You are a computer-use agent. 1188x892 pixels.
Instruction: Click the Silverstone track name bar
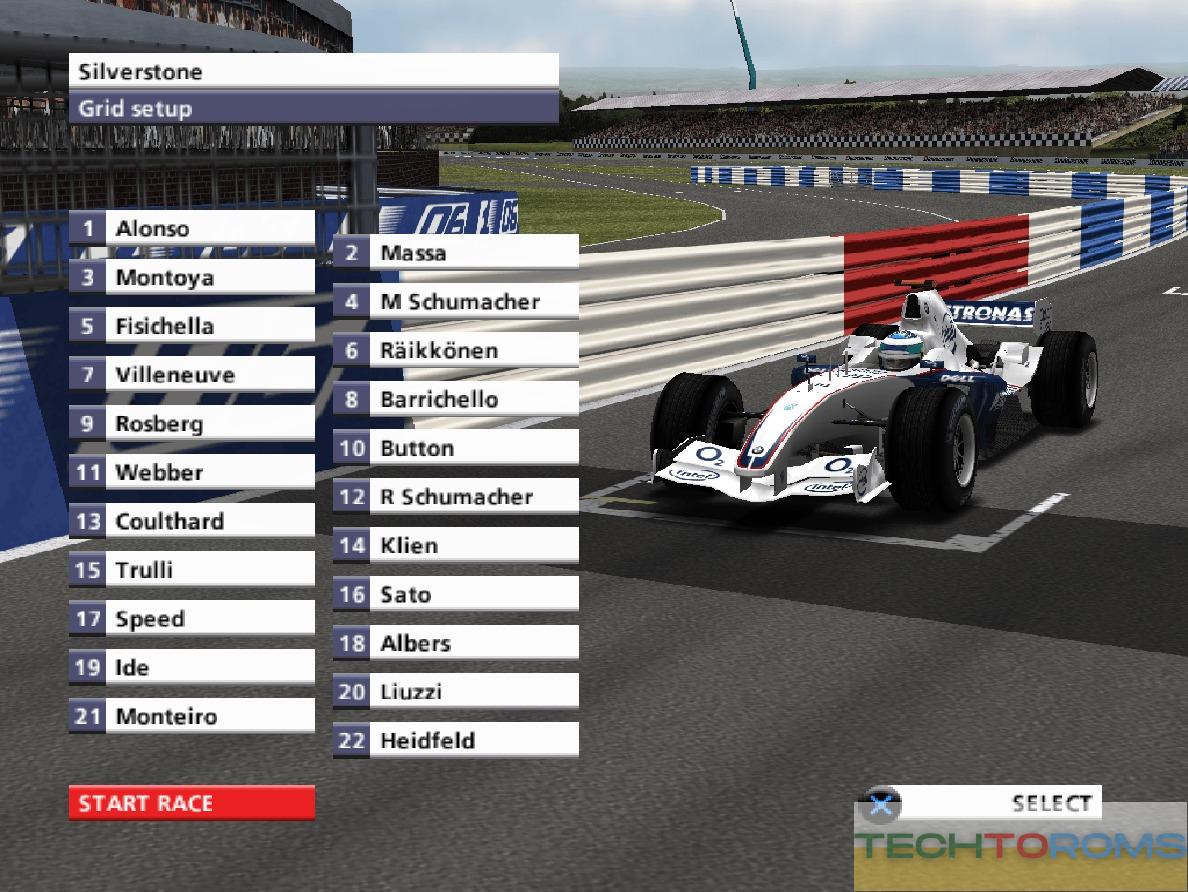(313, 72)
